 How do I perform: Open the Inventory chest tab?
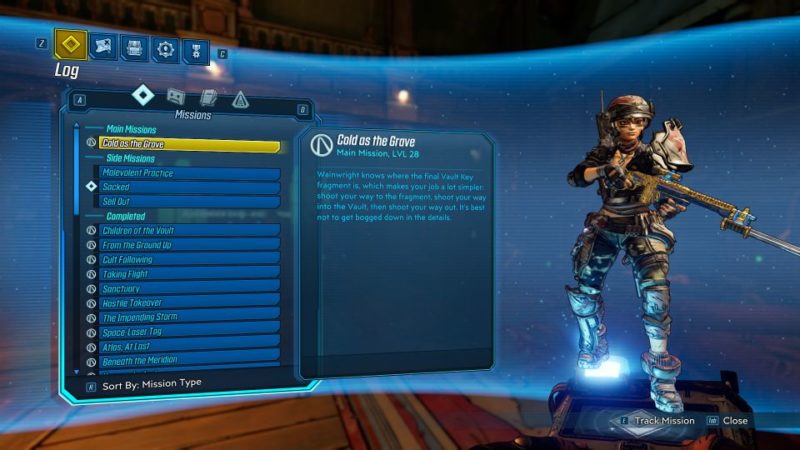pyautogui.click(x=135, y=47)
